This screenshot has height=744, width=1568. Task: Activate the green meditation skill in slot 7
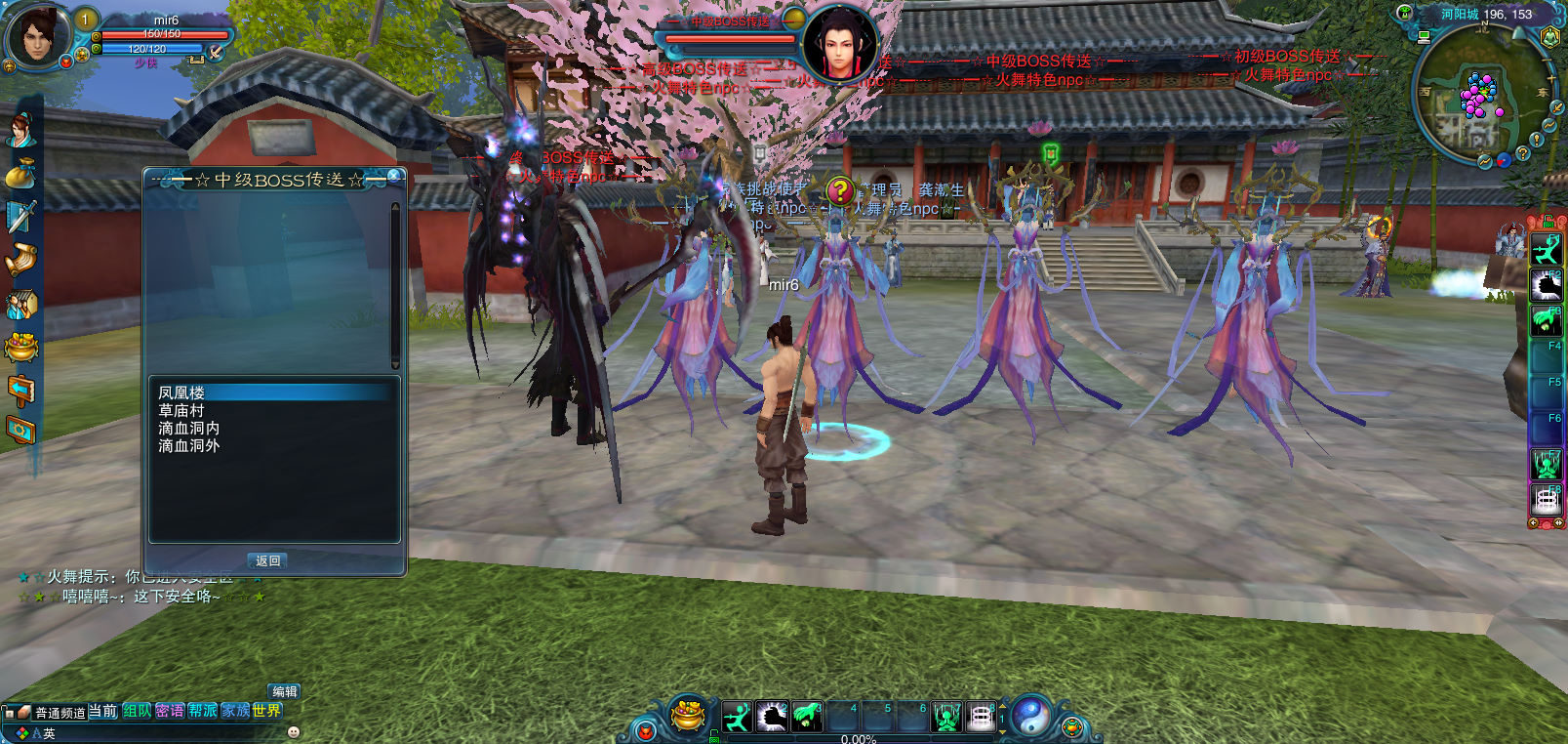point(945,718)
